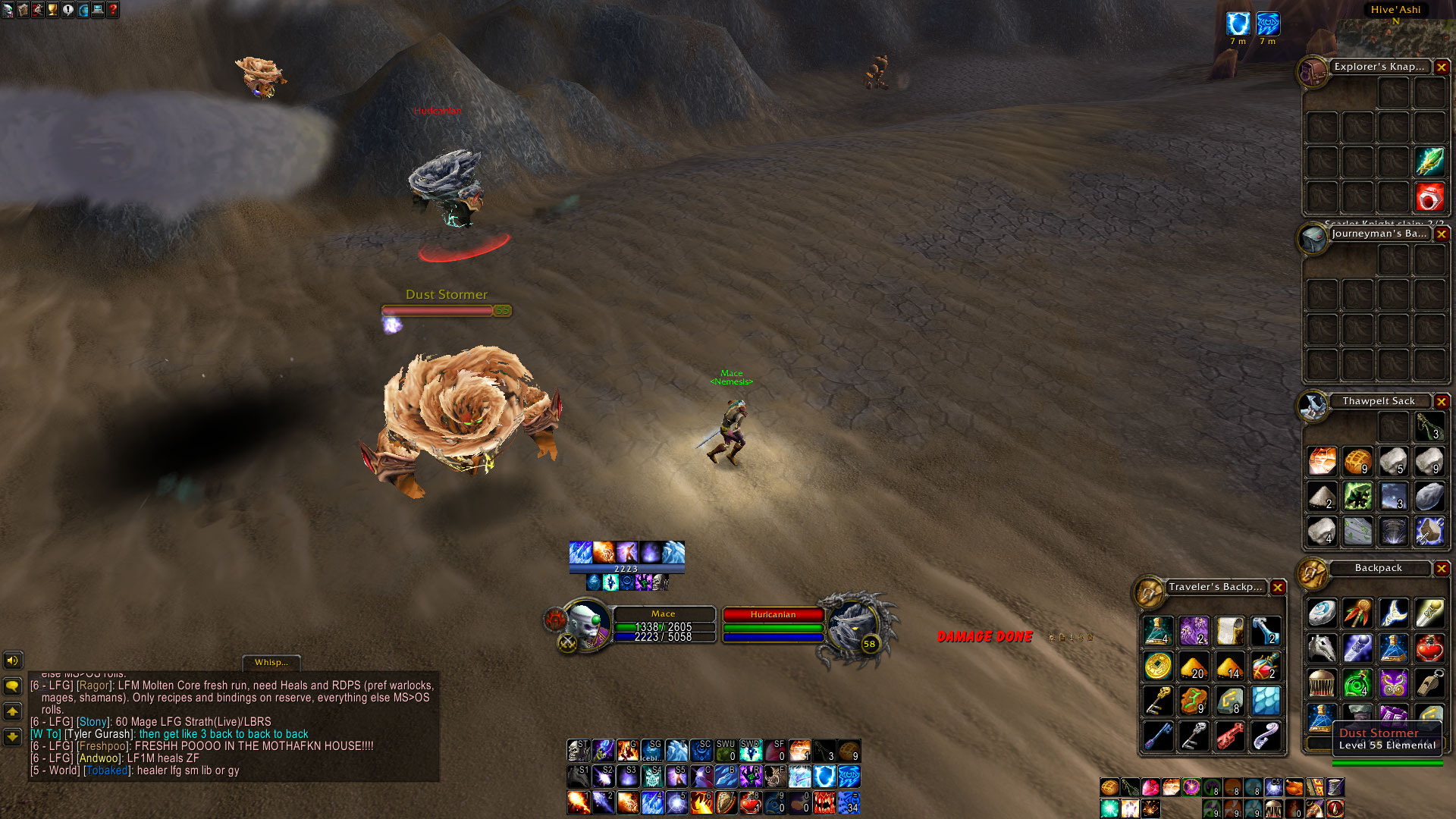Close the Traveler's Backpack window
Viewport: 1456px width, 819px height.
coord(1278,587)
